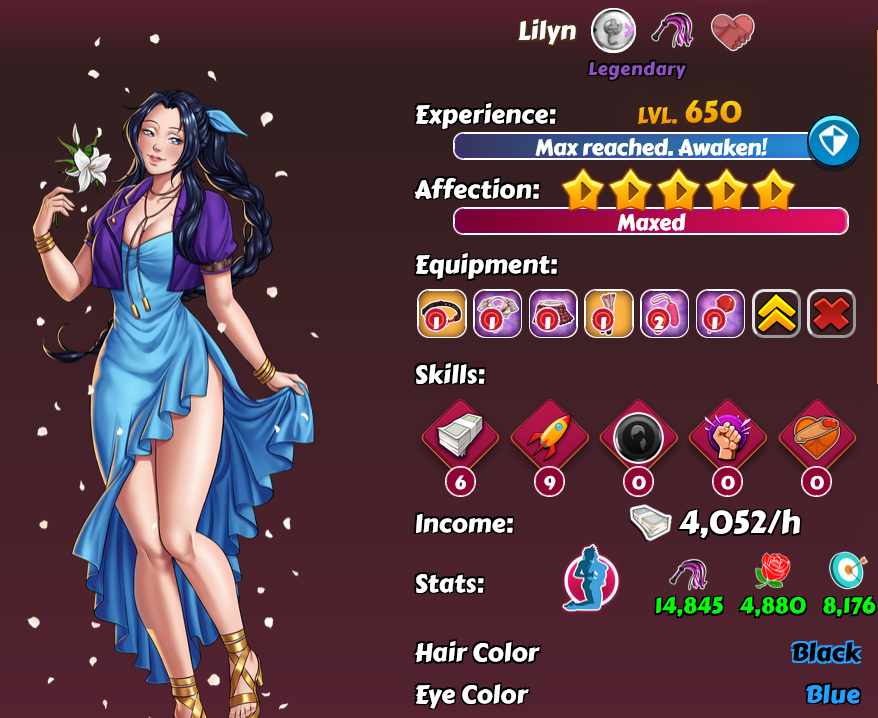Click the blue silhouette pose icon
The width and height of the screenshot is (878, 718).
[x=591, y=579]
